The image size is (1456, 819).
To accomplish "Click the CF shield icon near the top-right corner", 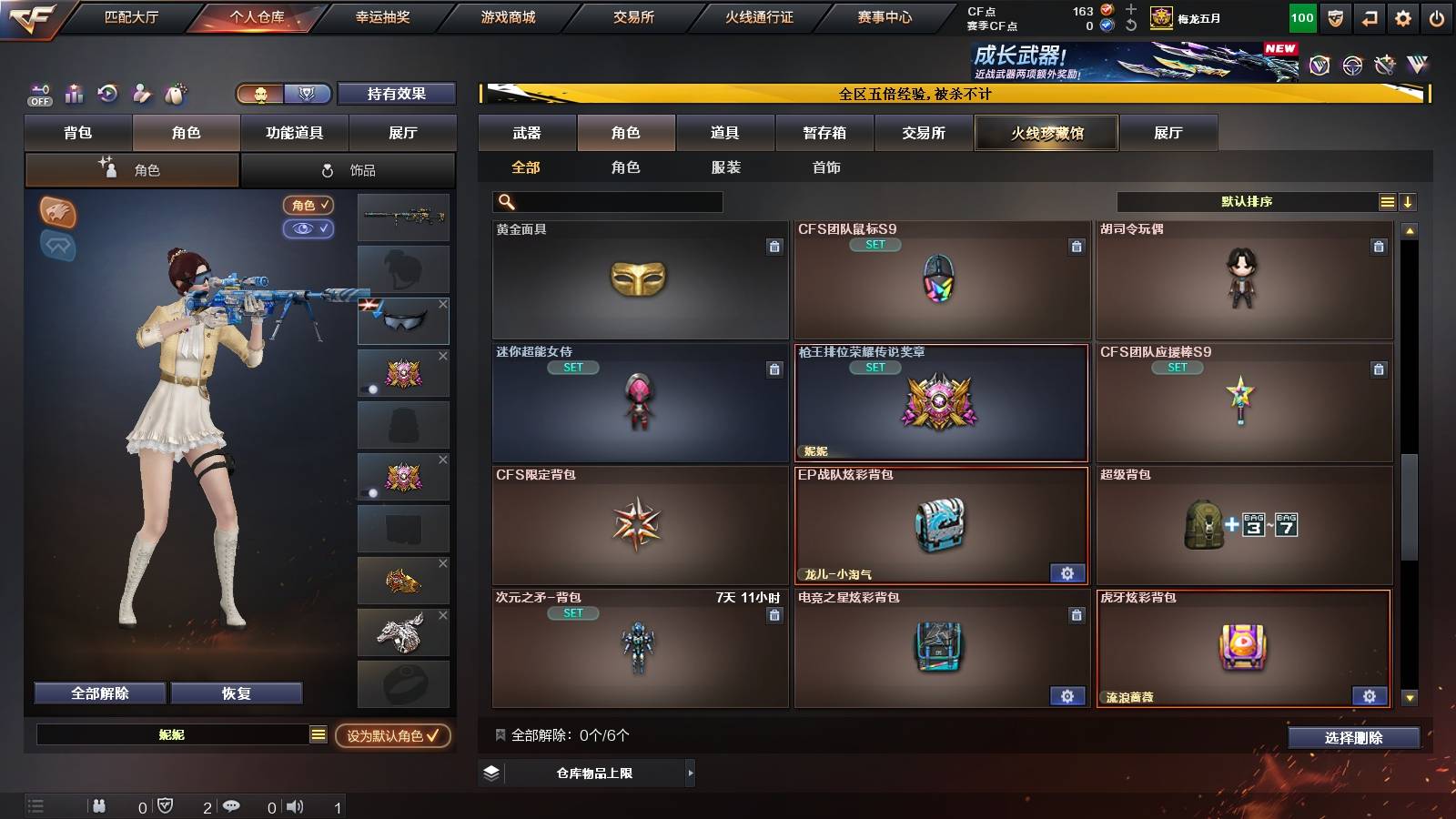I will pyautogui.click(x=1335, y=16).
